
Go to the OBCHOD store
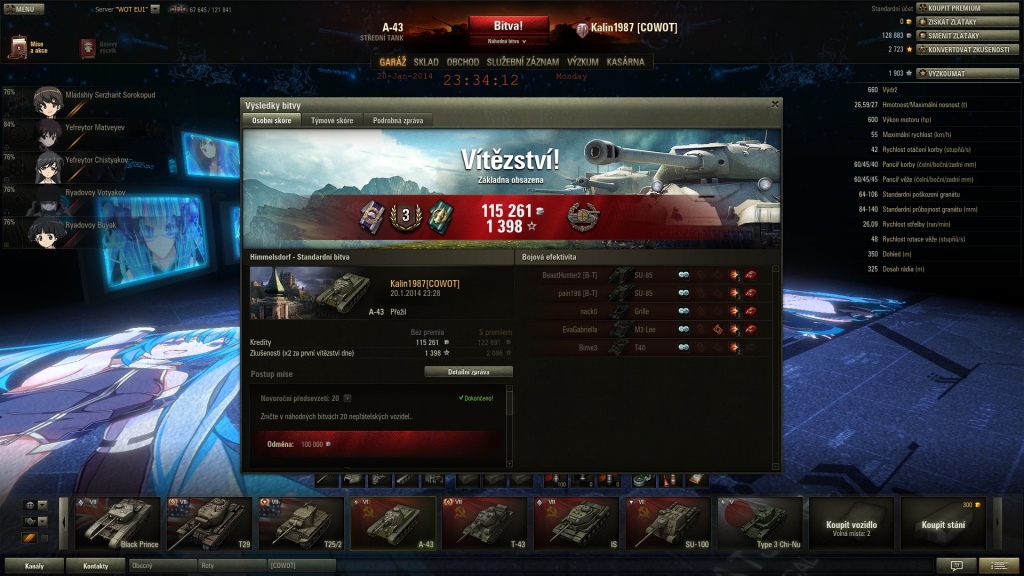pyautogui.click(x=463, y=62)
